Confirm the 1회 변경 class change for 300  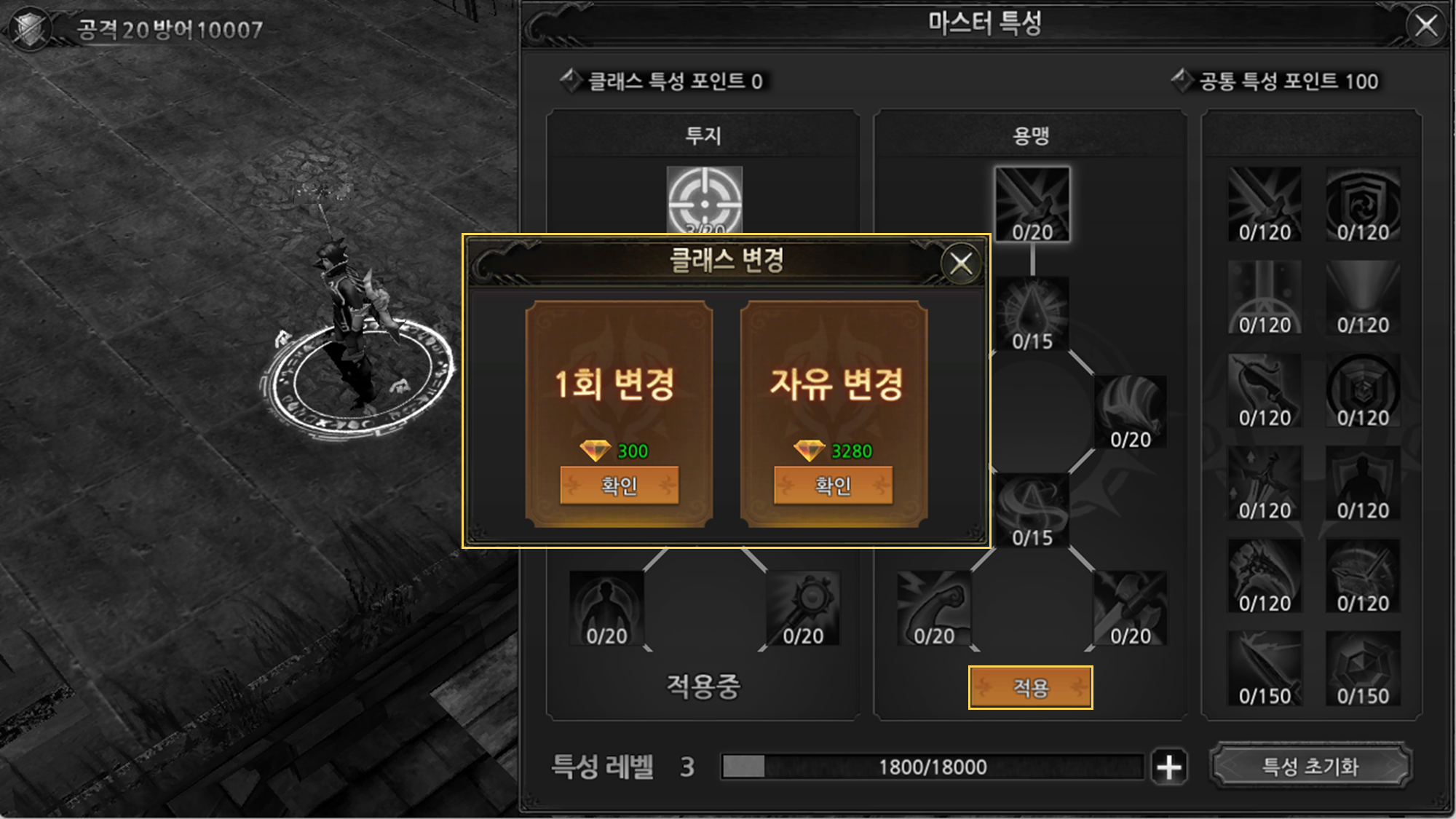(x=619, y=485)
